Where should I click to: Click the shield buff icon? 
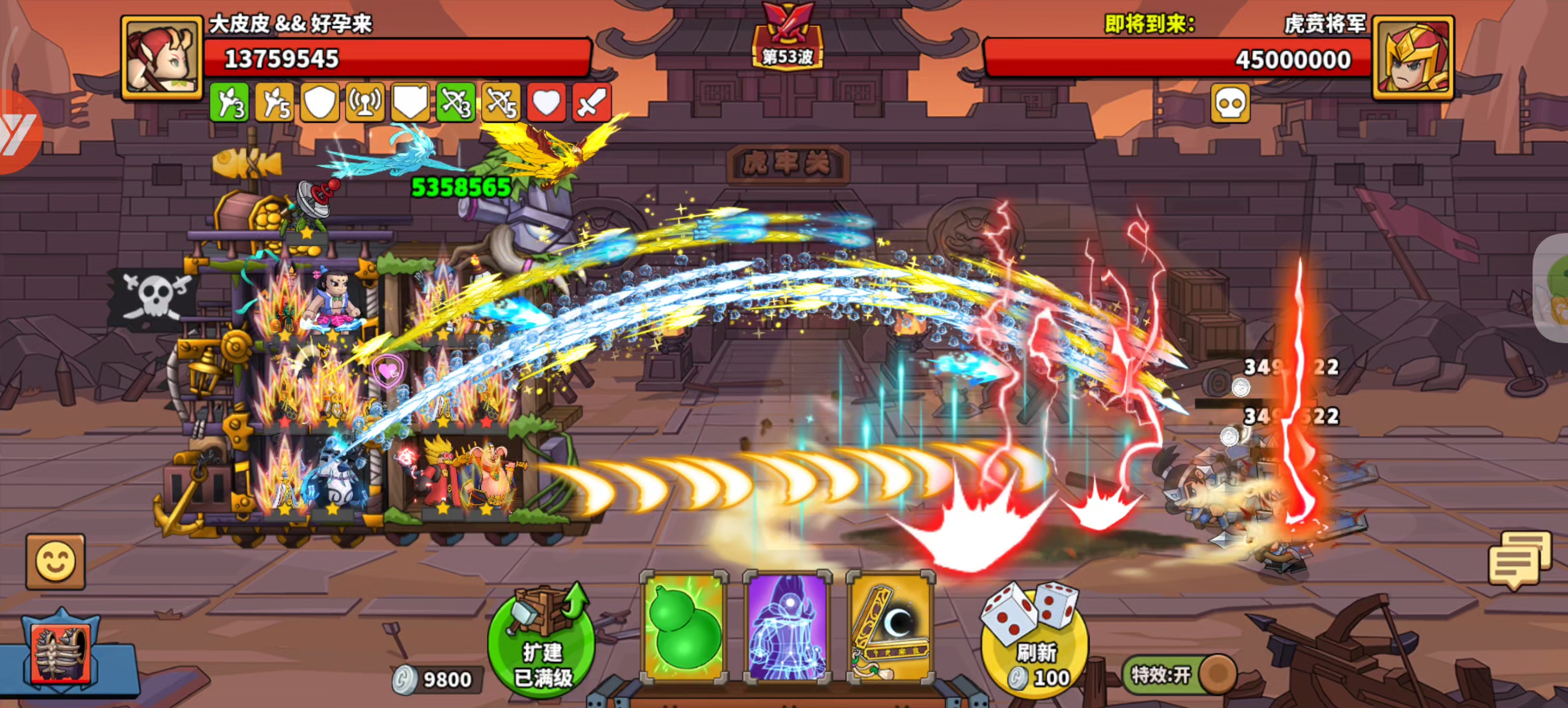[x=319, y=102]
